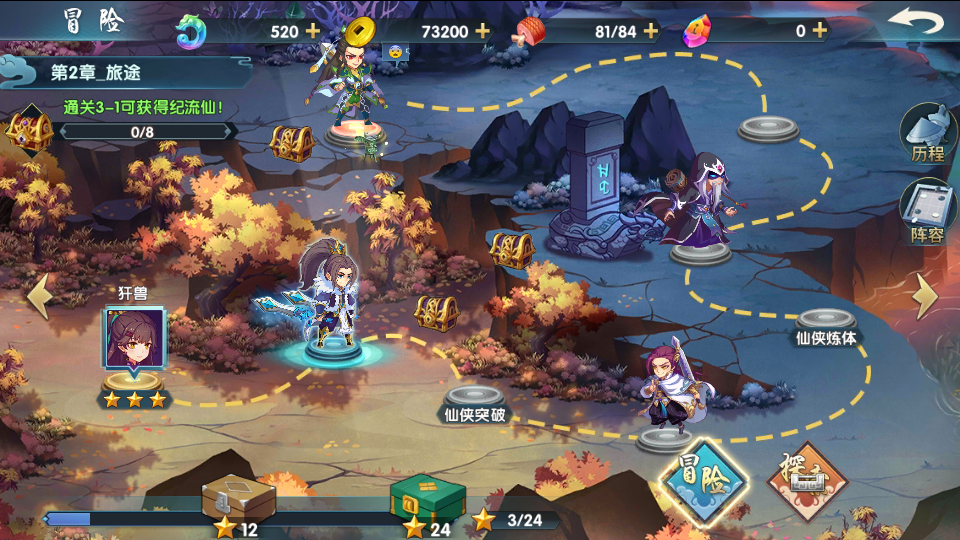Open the 0/8 chapter treasure chest

pyautogui.click(x=30, y=131)
